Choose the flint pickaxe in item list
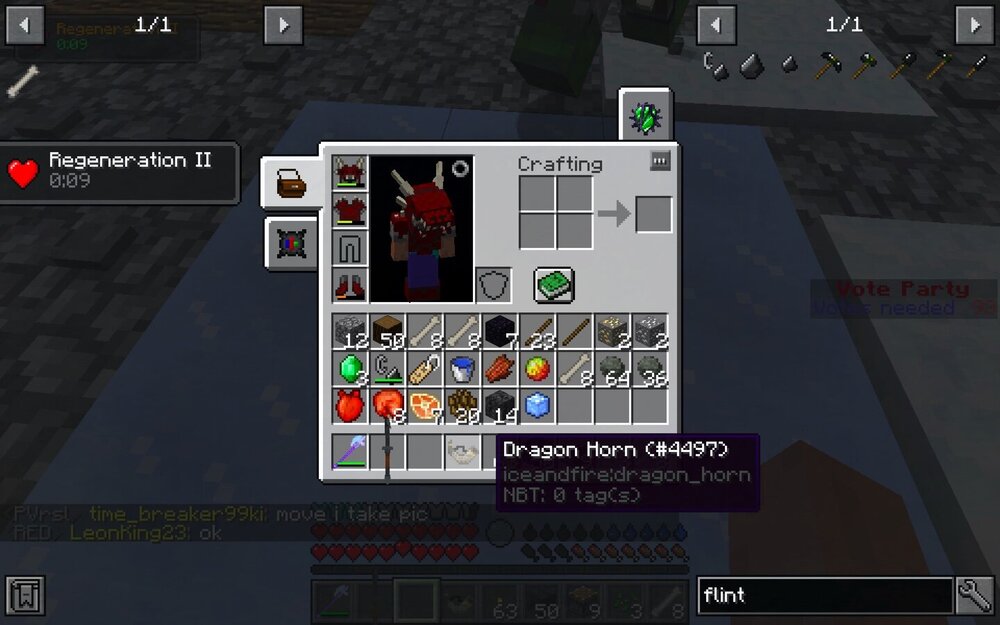The height and width of the screenshot is (625, 1000). pyautogui.click(x=825, y=66)
